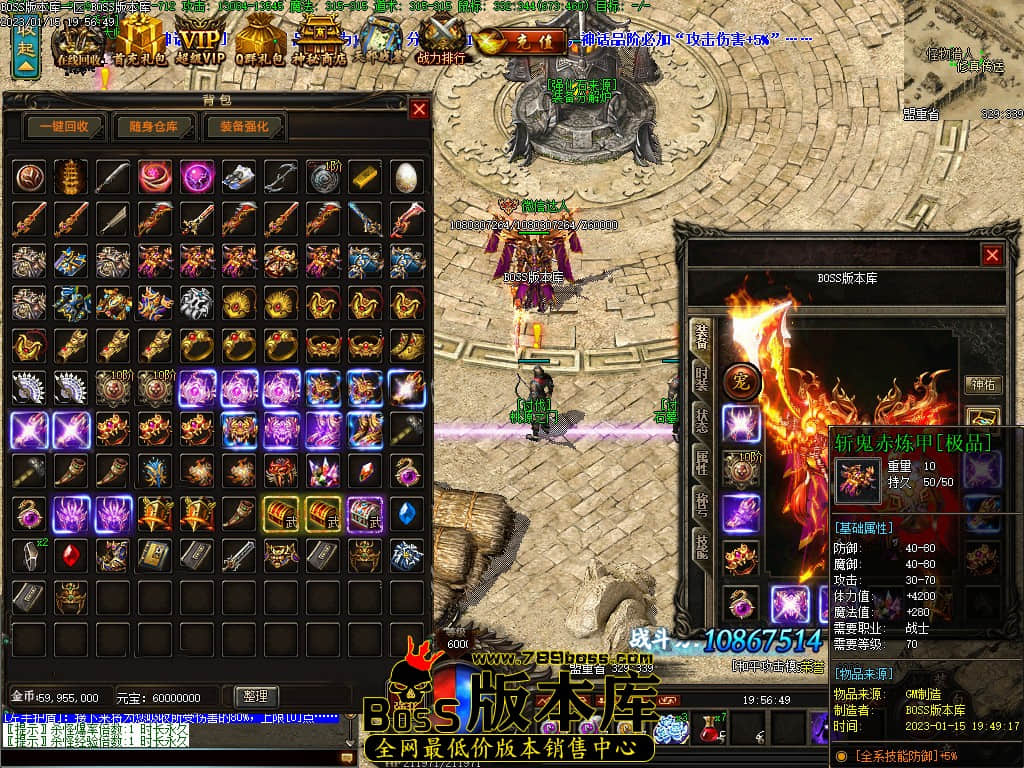1024x768 pixels.
Task: Close the character equipment panel
Action: (992, 255)
